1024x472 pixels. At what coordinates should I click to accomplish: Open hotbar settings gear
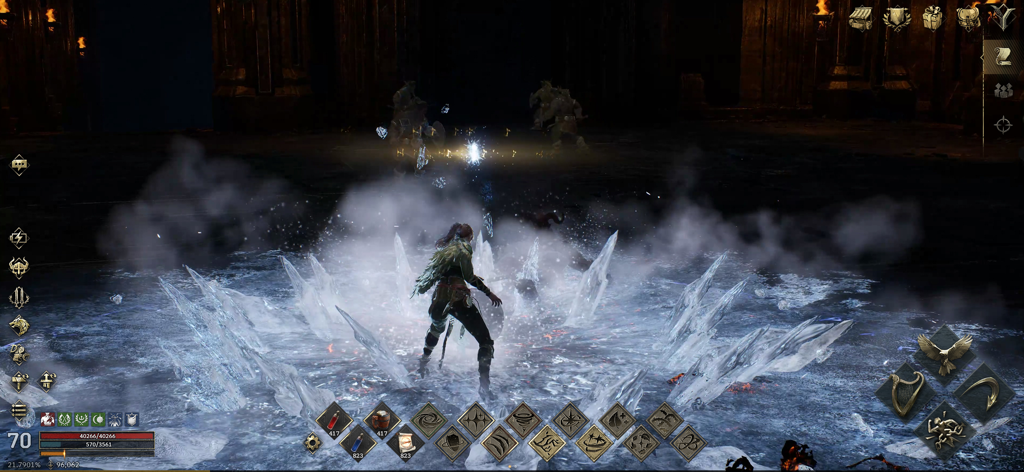point(313,441)
